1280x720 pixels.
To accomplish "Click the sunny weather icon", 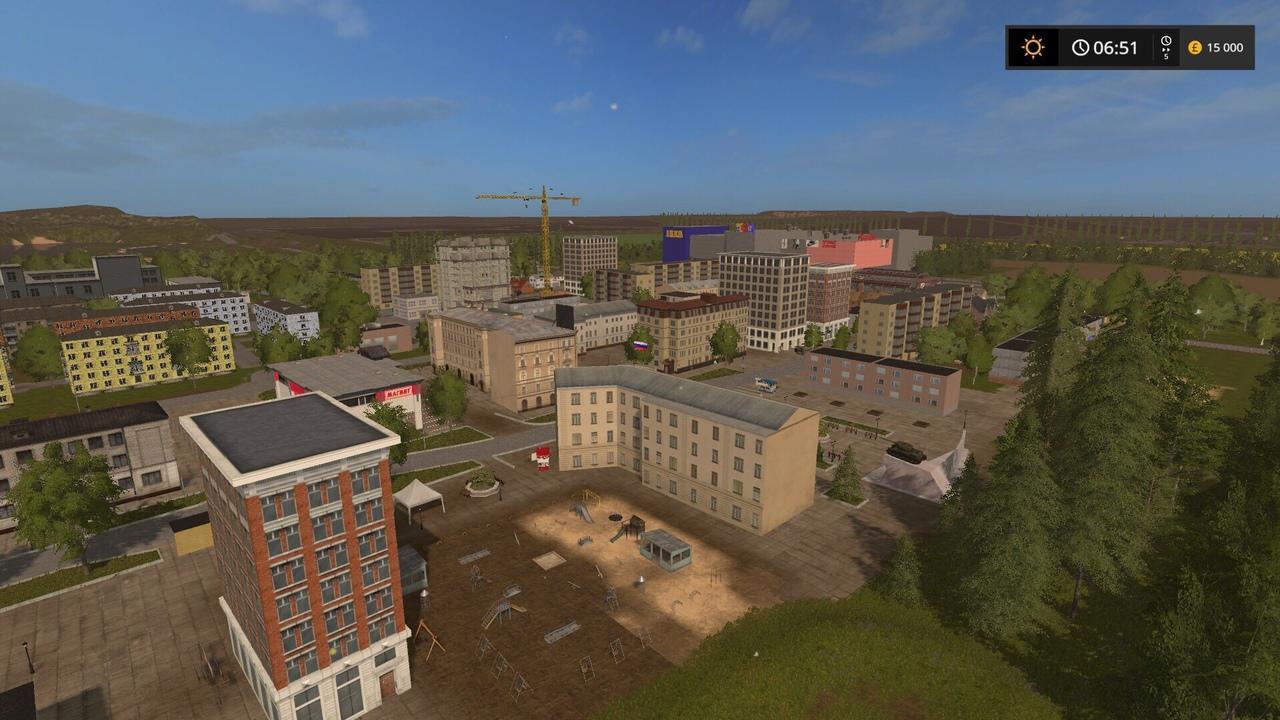I will (x=1032, y=47).
